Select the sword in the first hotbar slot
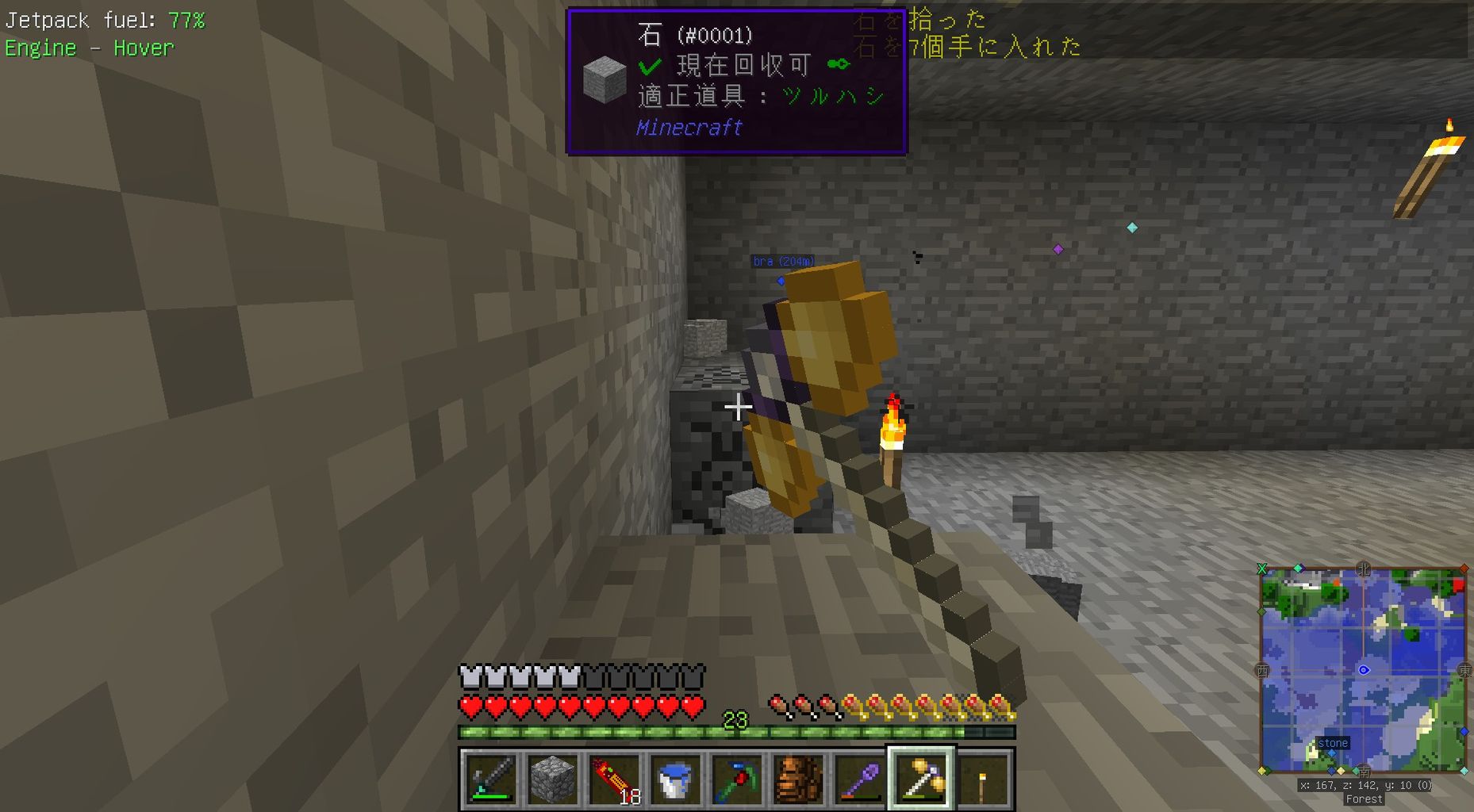The width and height of the screenshot is (1474, 812). point(489,779)
